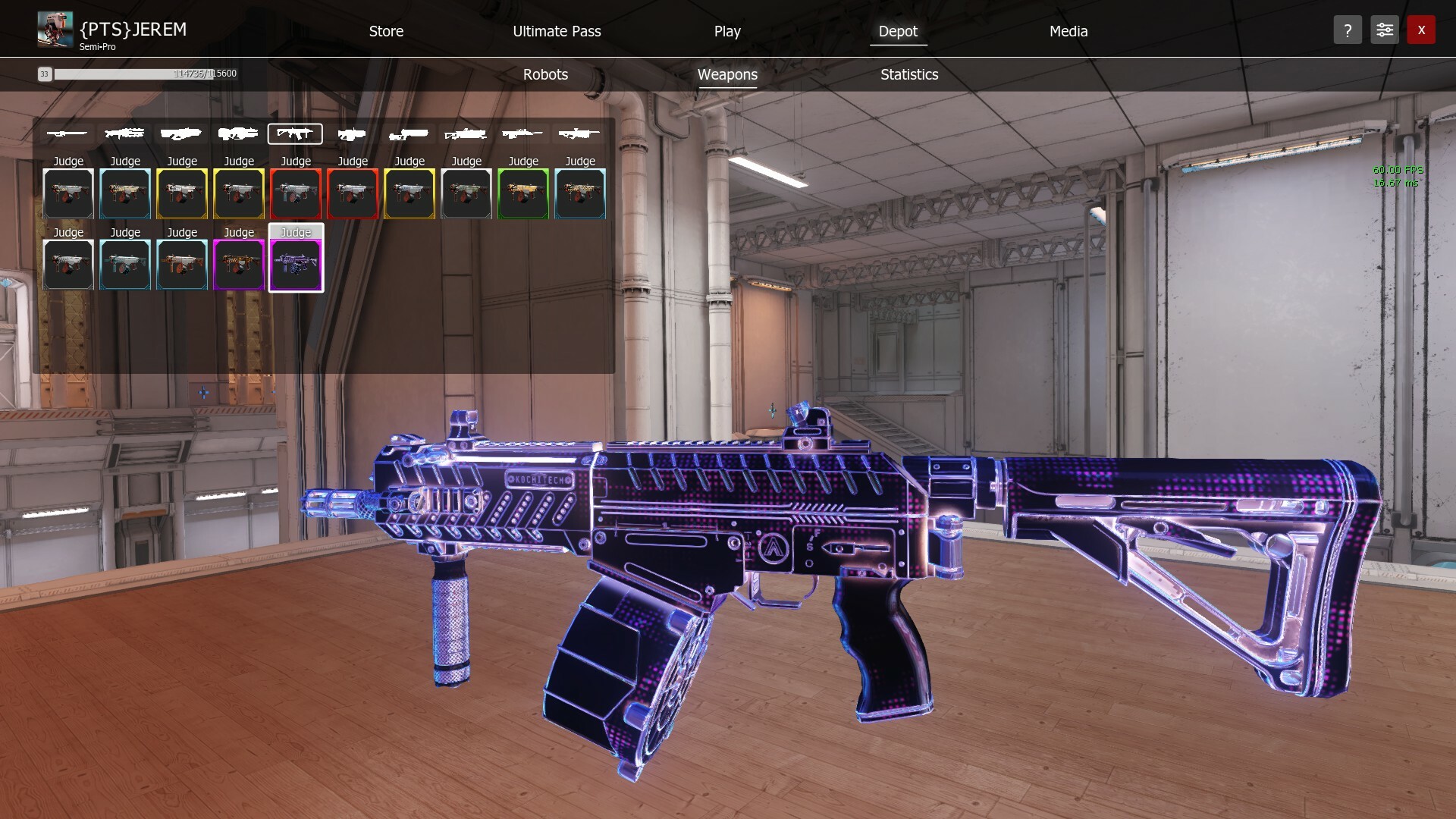Open the Statistics tab
Screen dimensions: 1456x819
908,74
